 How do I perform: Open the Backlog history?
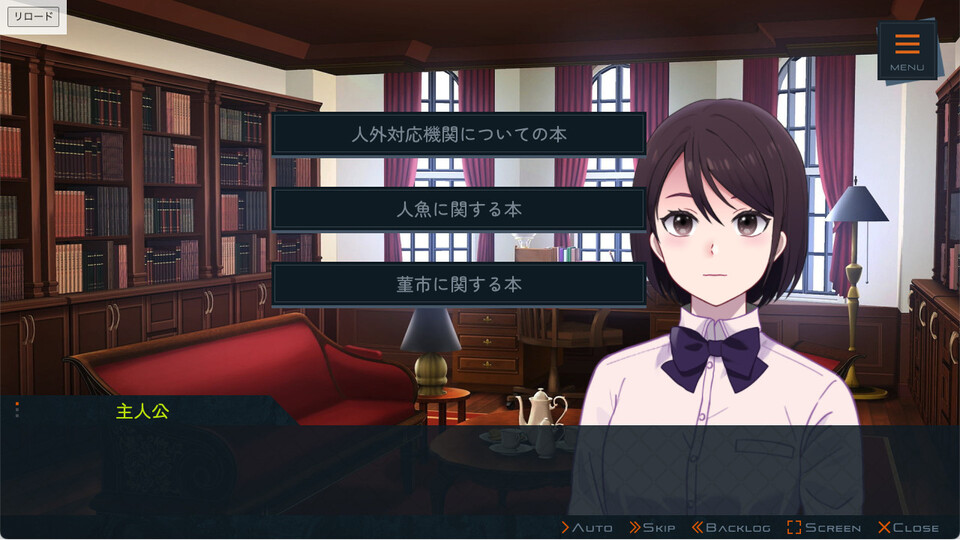tap(730, 527)
